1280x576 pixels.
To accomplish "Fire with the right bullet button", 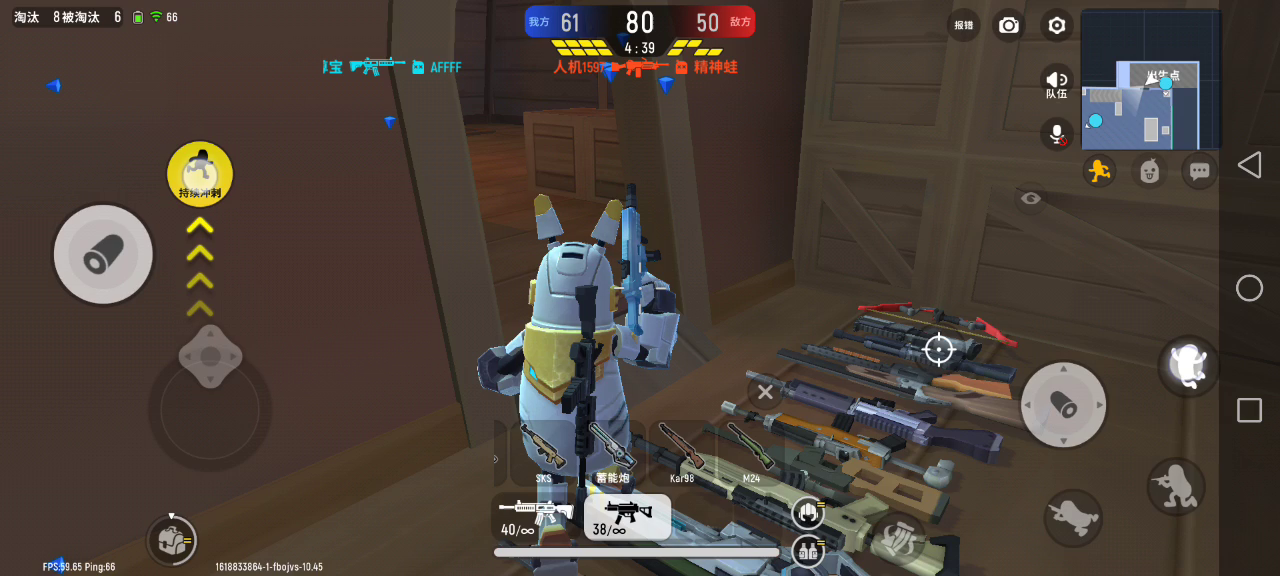I will 1063,404.
